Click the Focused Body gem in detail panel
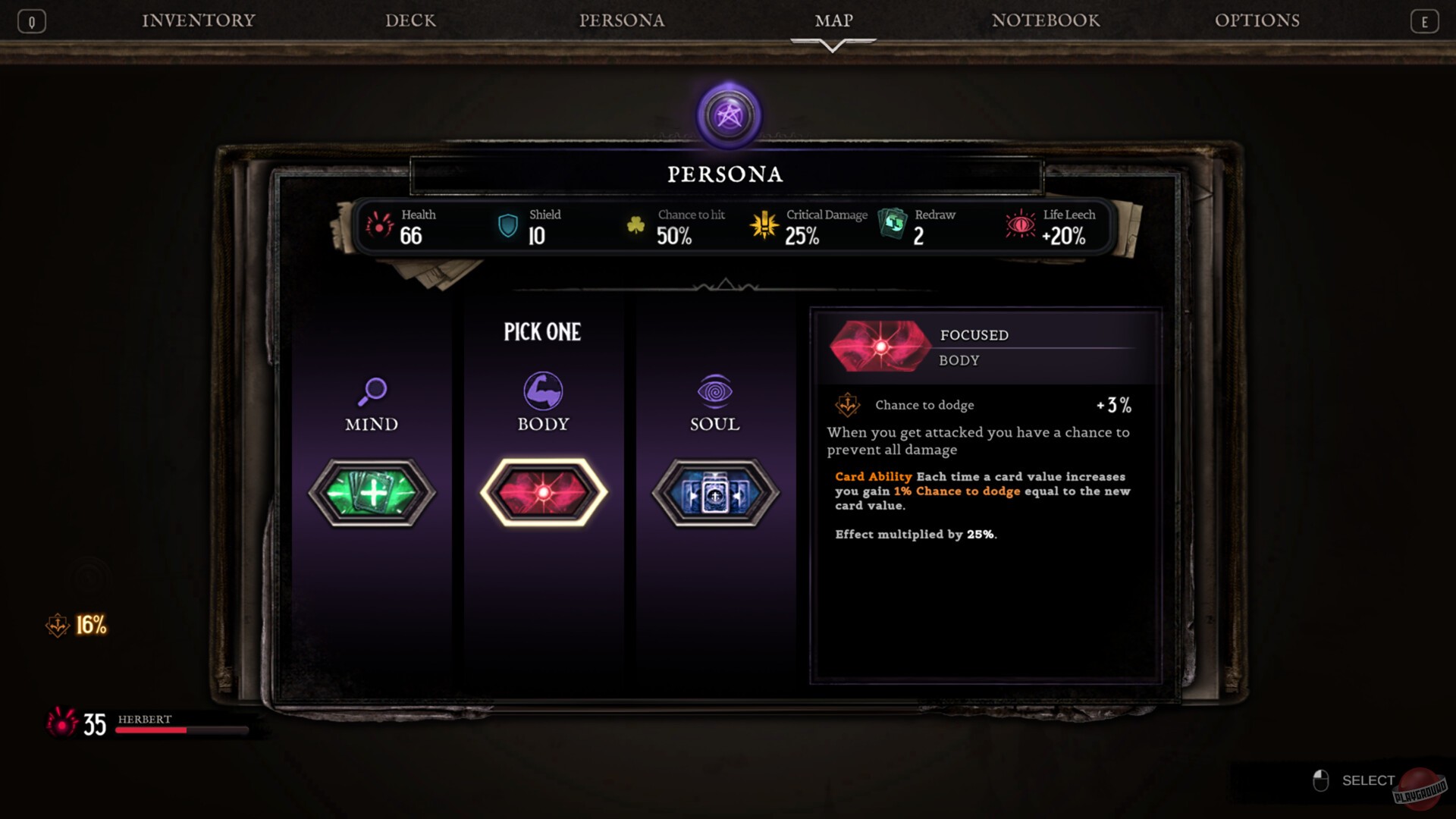The image size is (1456, 819). pyautogui.click(x=881, y=346)
